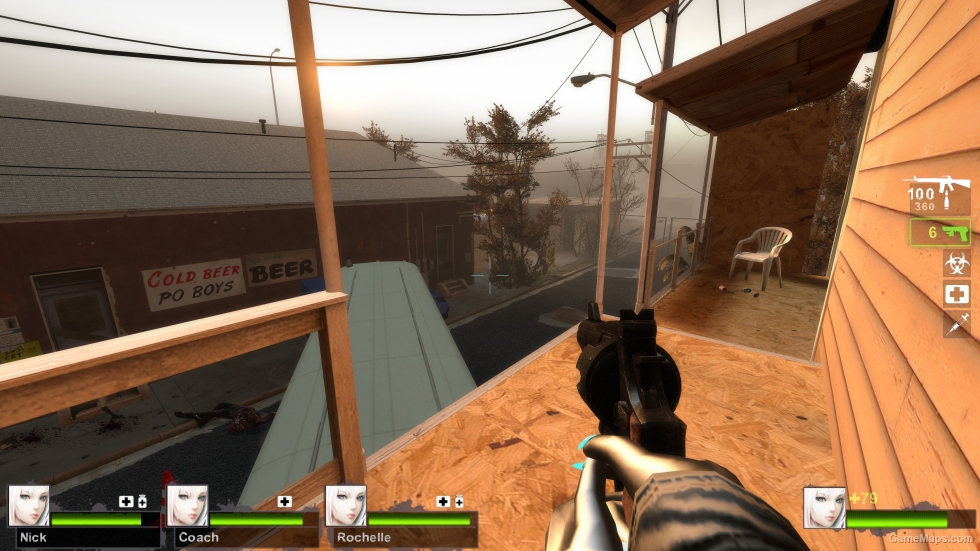The width and height of the screenshot is (980, 551).
Task: Click Rochelle's teammate portrait
Action: [x=346, y=506]
